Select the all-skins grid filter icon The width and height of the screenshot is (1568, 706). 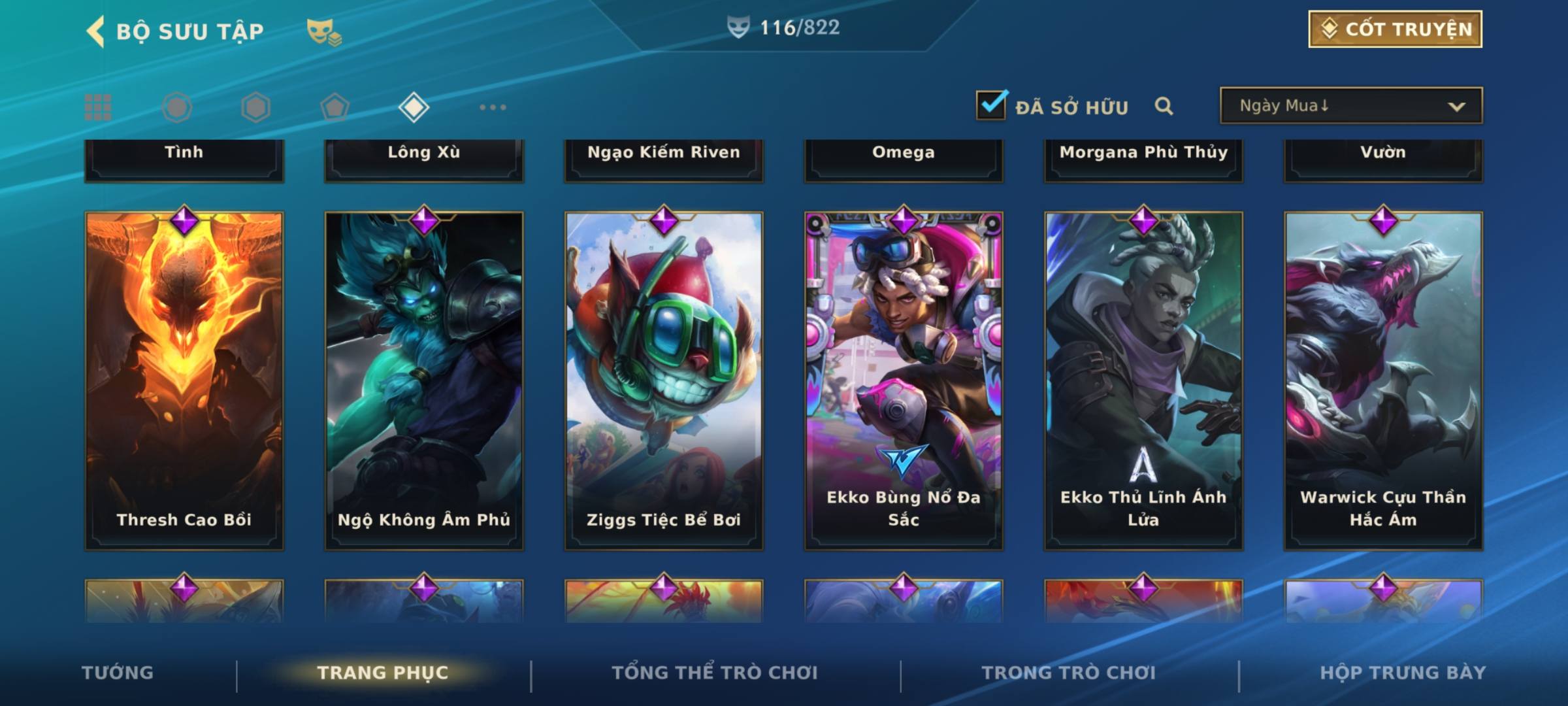pos(98,107)
